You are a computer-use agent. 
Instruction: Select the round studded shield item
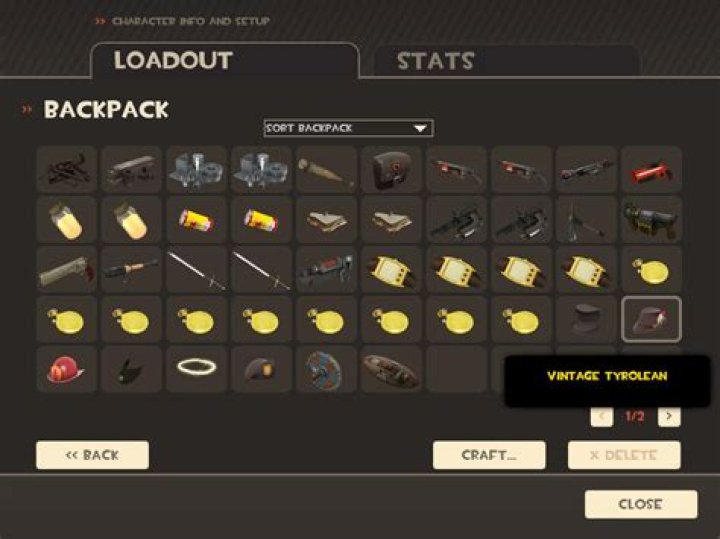pos(326,369)
